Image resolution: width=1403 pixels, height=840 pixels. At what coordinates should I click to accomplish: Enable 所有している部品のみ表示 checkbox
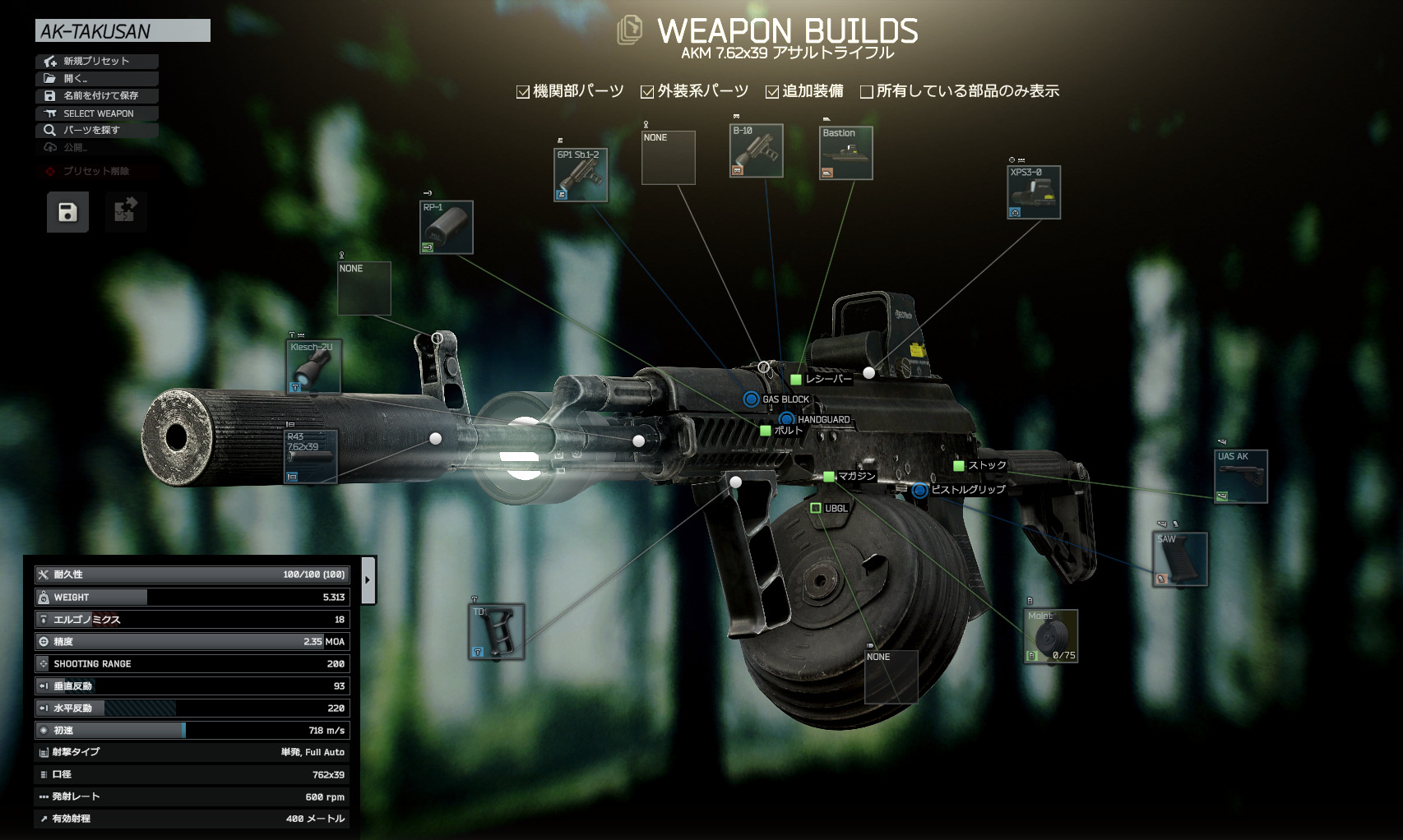(x=866, y=92)
